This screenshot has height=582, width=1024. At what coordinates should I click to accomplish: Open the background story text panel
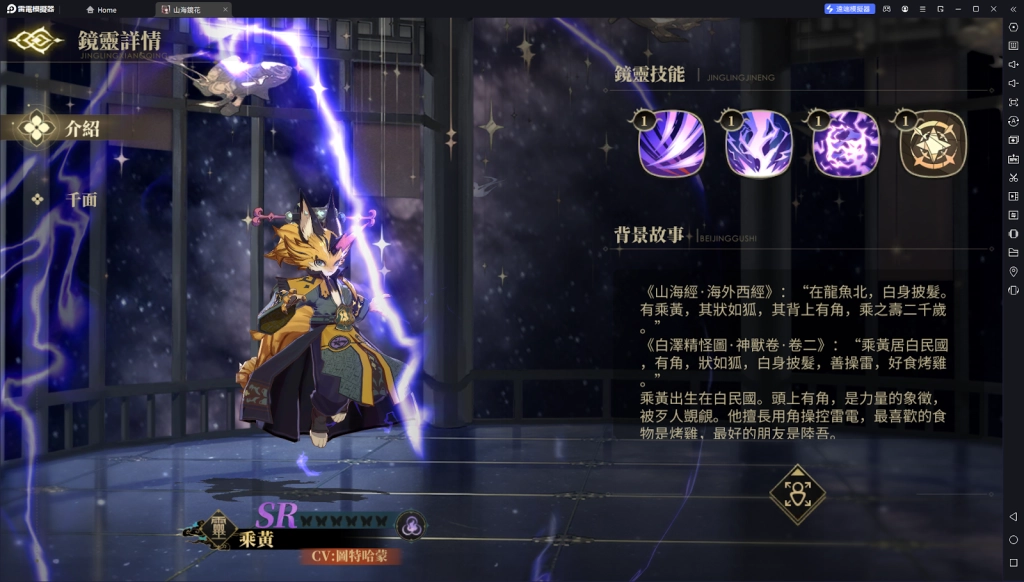[x=796, y=362]
